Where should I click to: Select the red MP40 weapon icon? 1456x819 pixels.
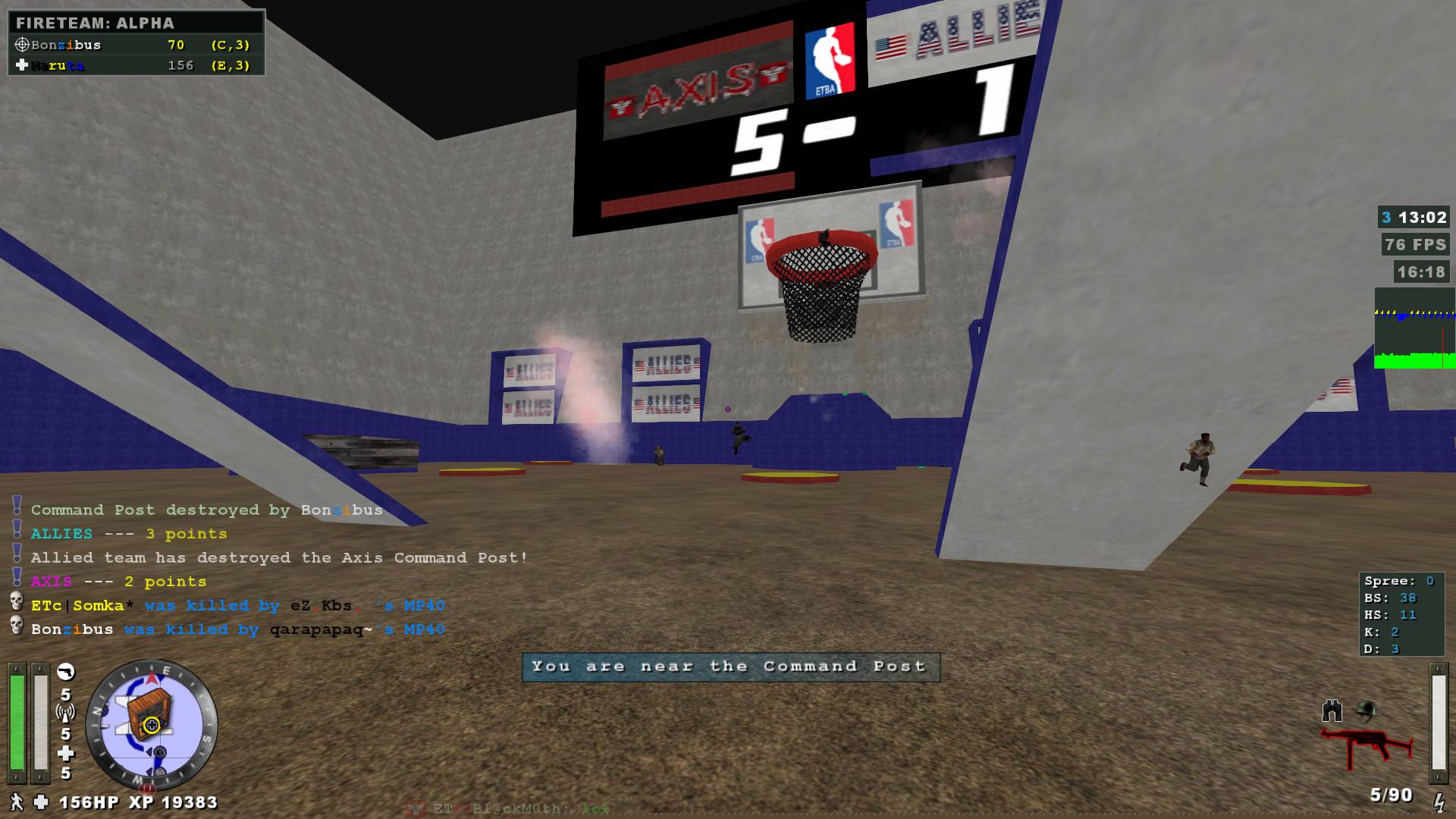click(x=1367, y=747)
